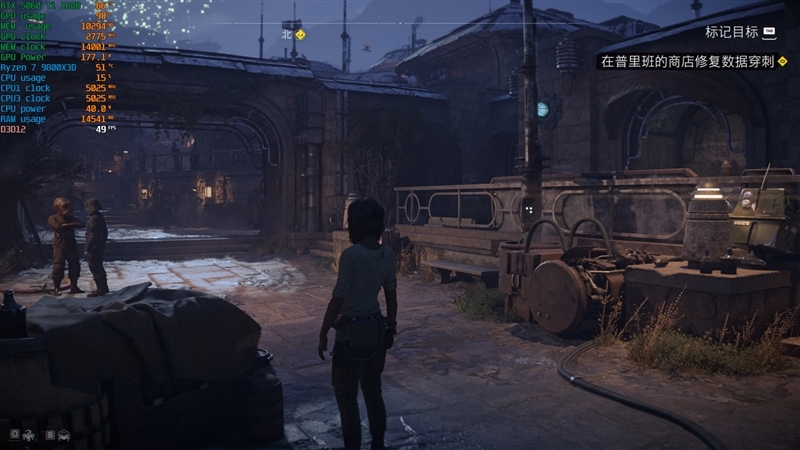Click the yellow diamond beside the objective text

coord(783,62)
